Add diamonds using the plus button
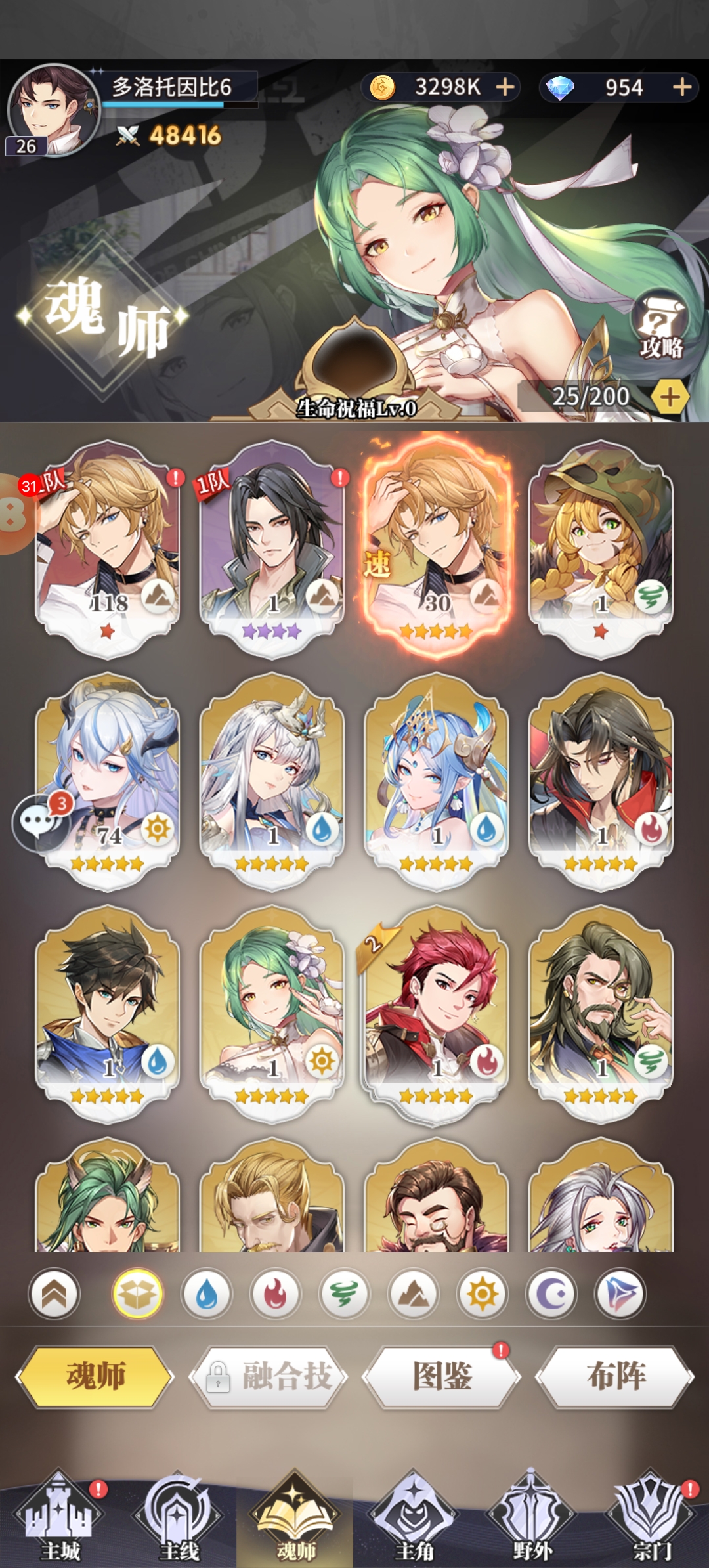This screenshot has height=1568, width=709. [682, 87]
